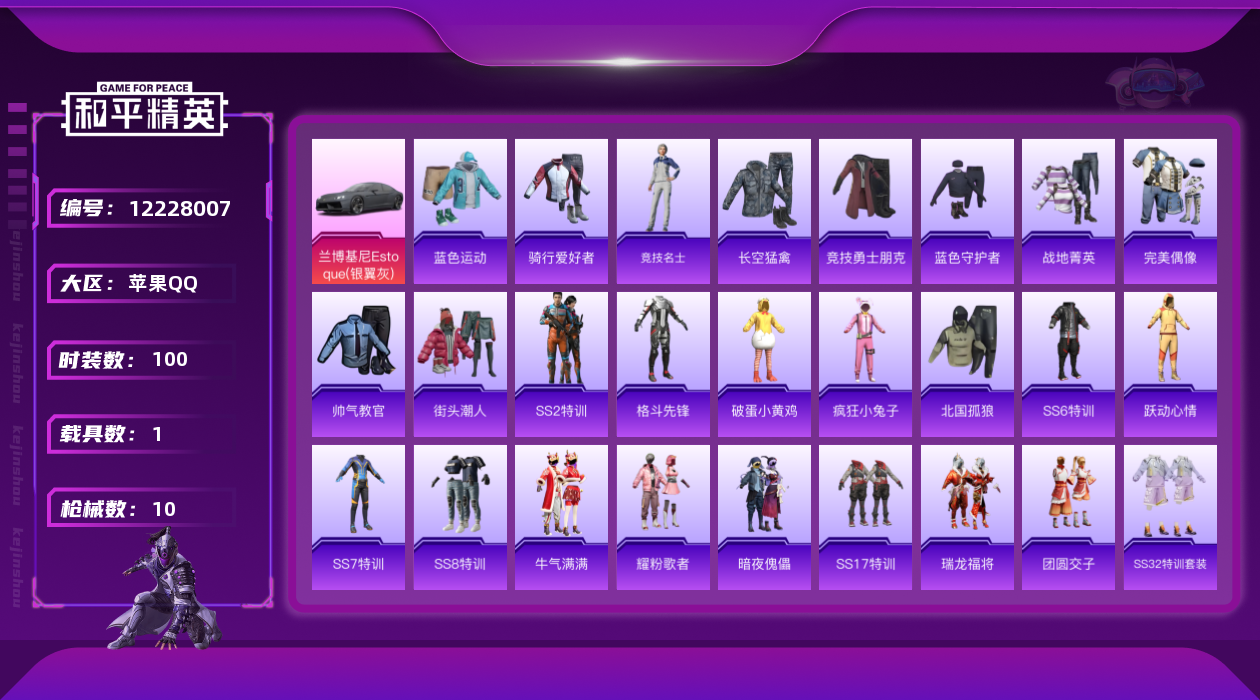Choose the 北国孤狼 outfit tile
Viewport: 1260px width, 700px height.
coord(967,364)
